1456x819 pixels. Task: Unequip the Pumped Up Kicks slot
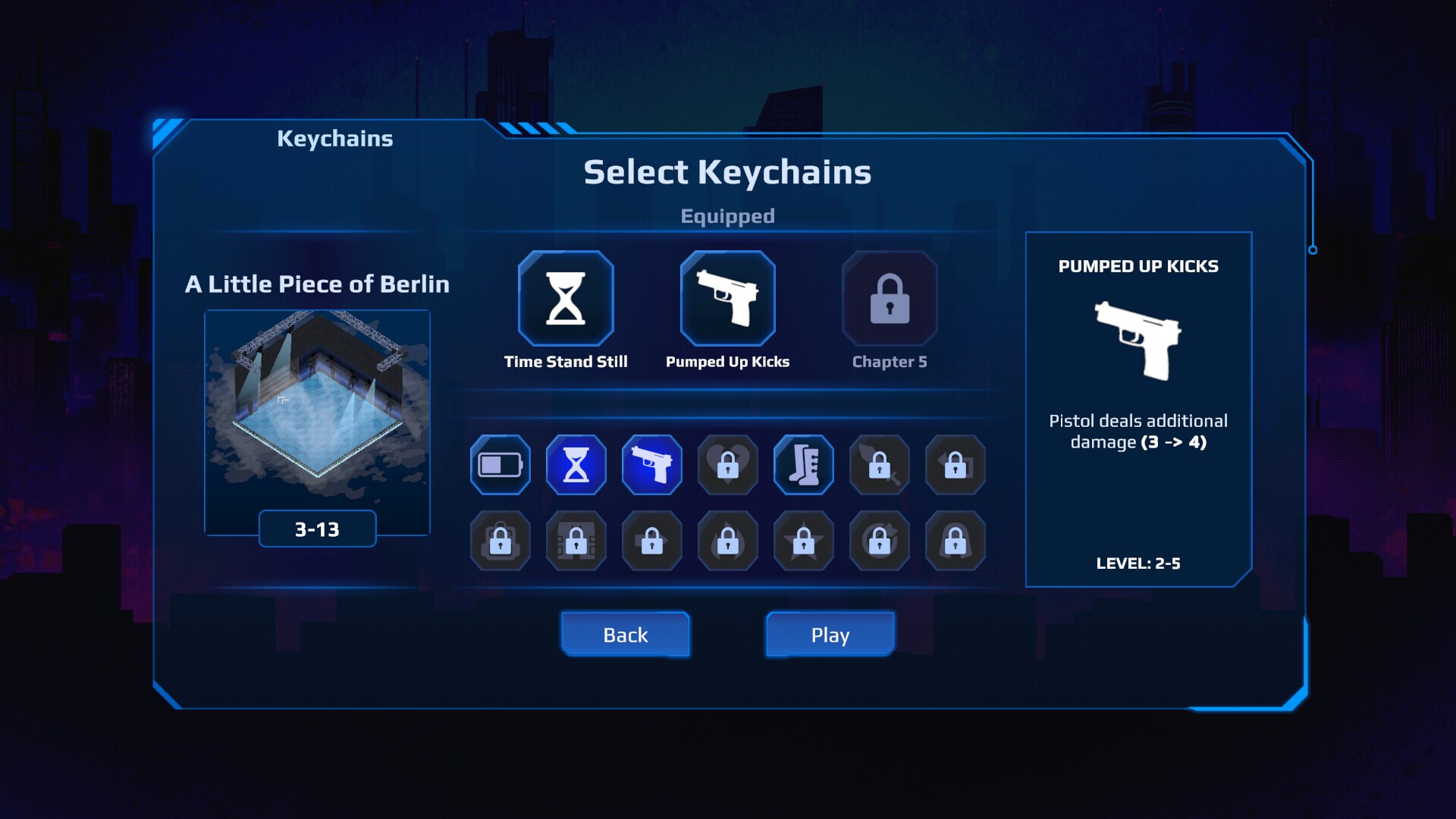(x=728, y=298)
